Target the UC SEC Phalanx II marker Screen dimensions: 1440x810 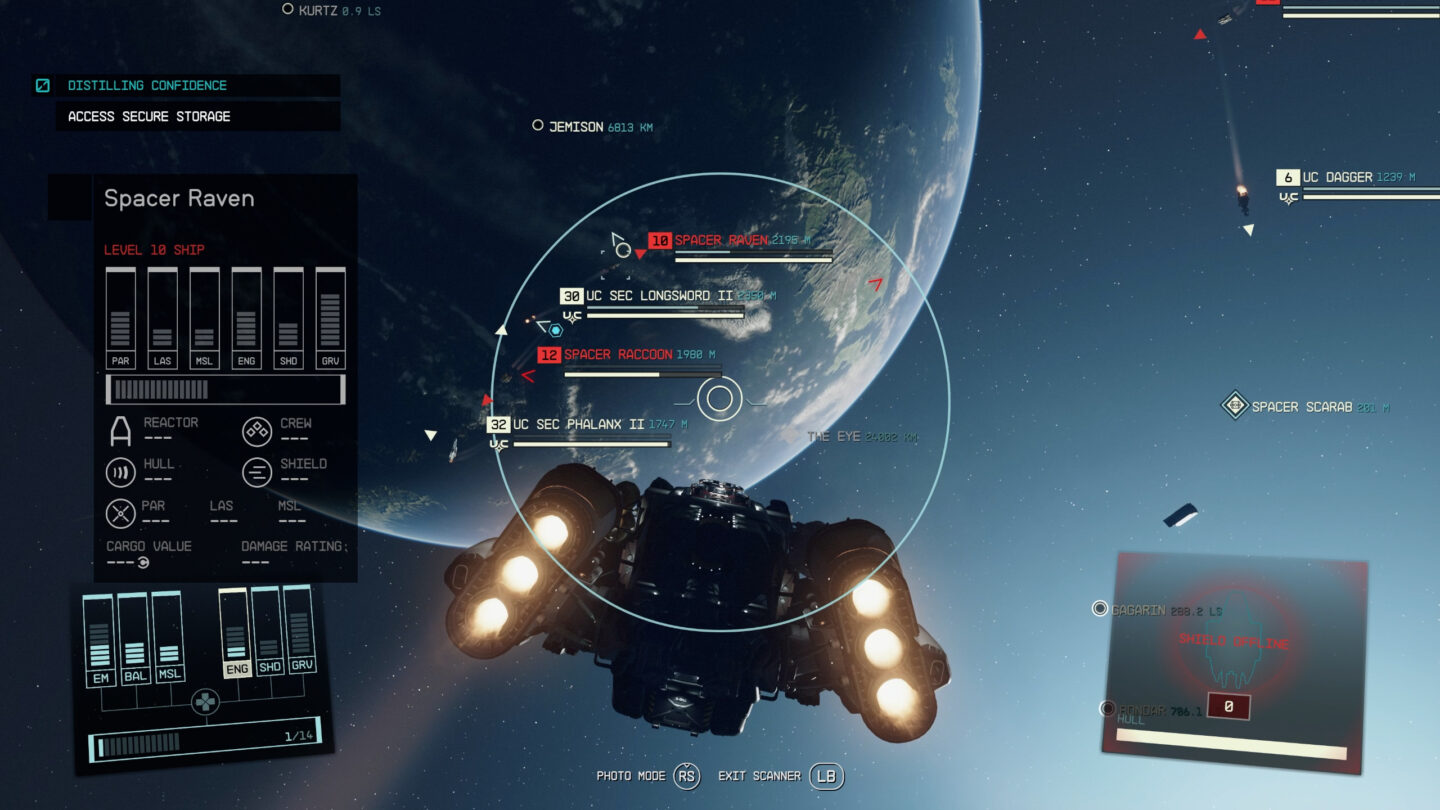[579, 425]
